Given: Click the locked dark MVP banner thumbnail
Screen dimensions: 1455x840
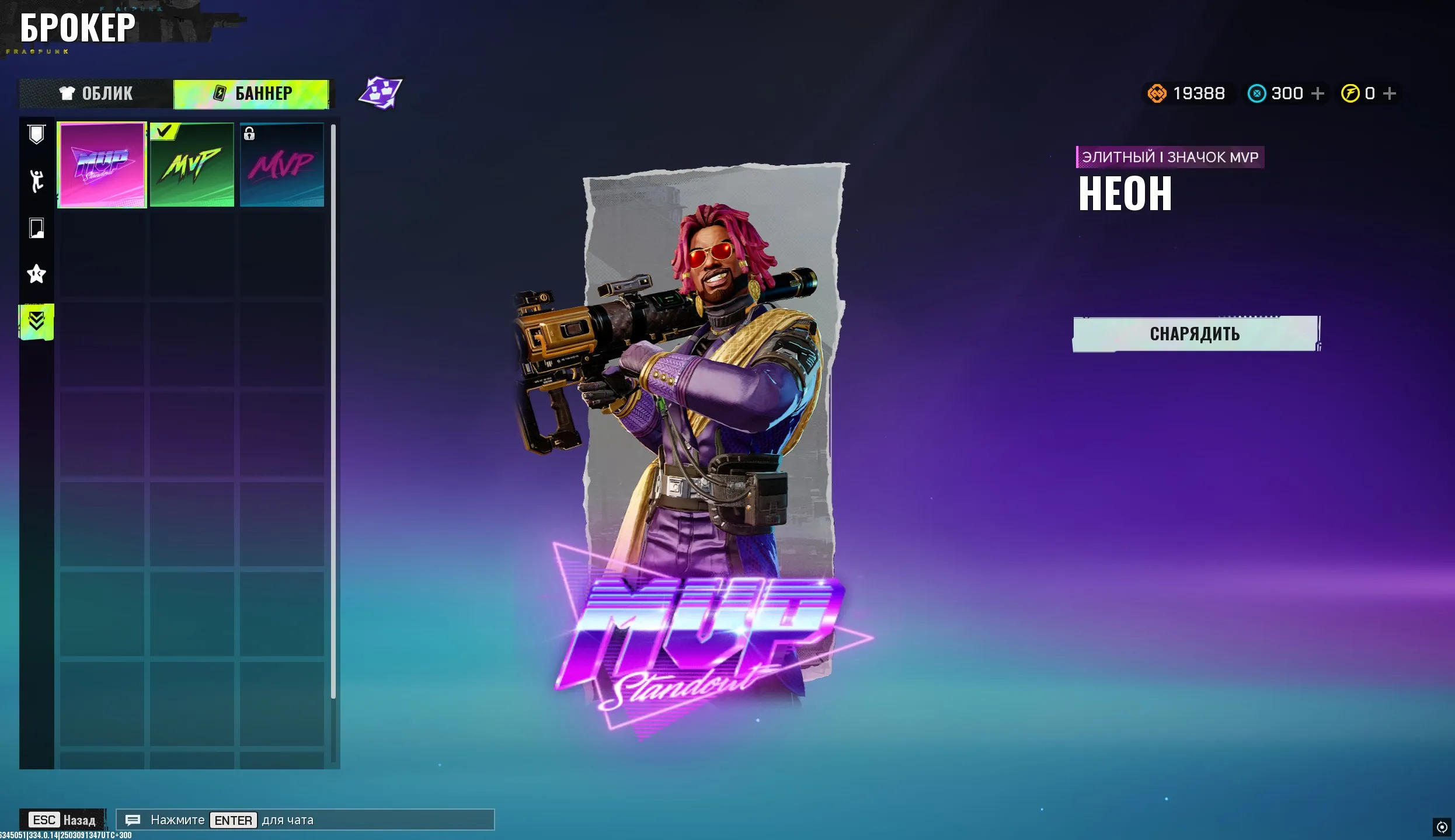Looking at the screenshot, I should 281,165.
